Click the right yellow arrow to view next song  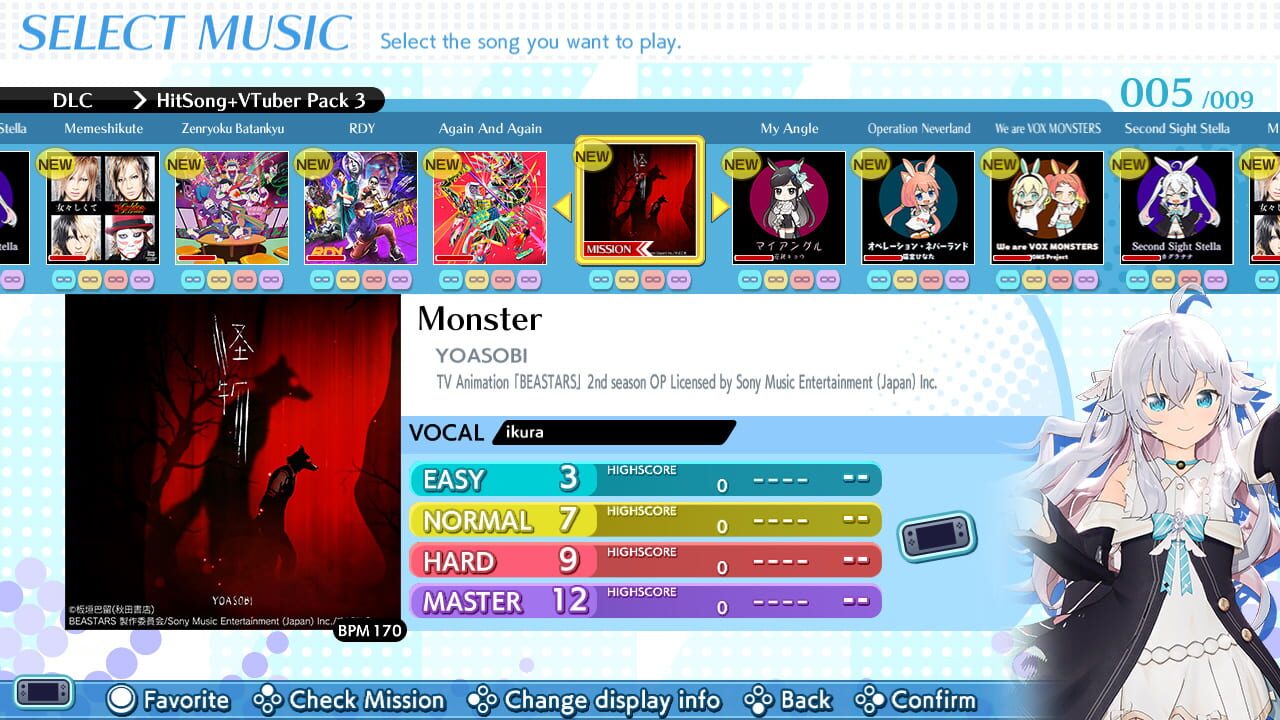[x=718, y=205]
